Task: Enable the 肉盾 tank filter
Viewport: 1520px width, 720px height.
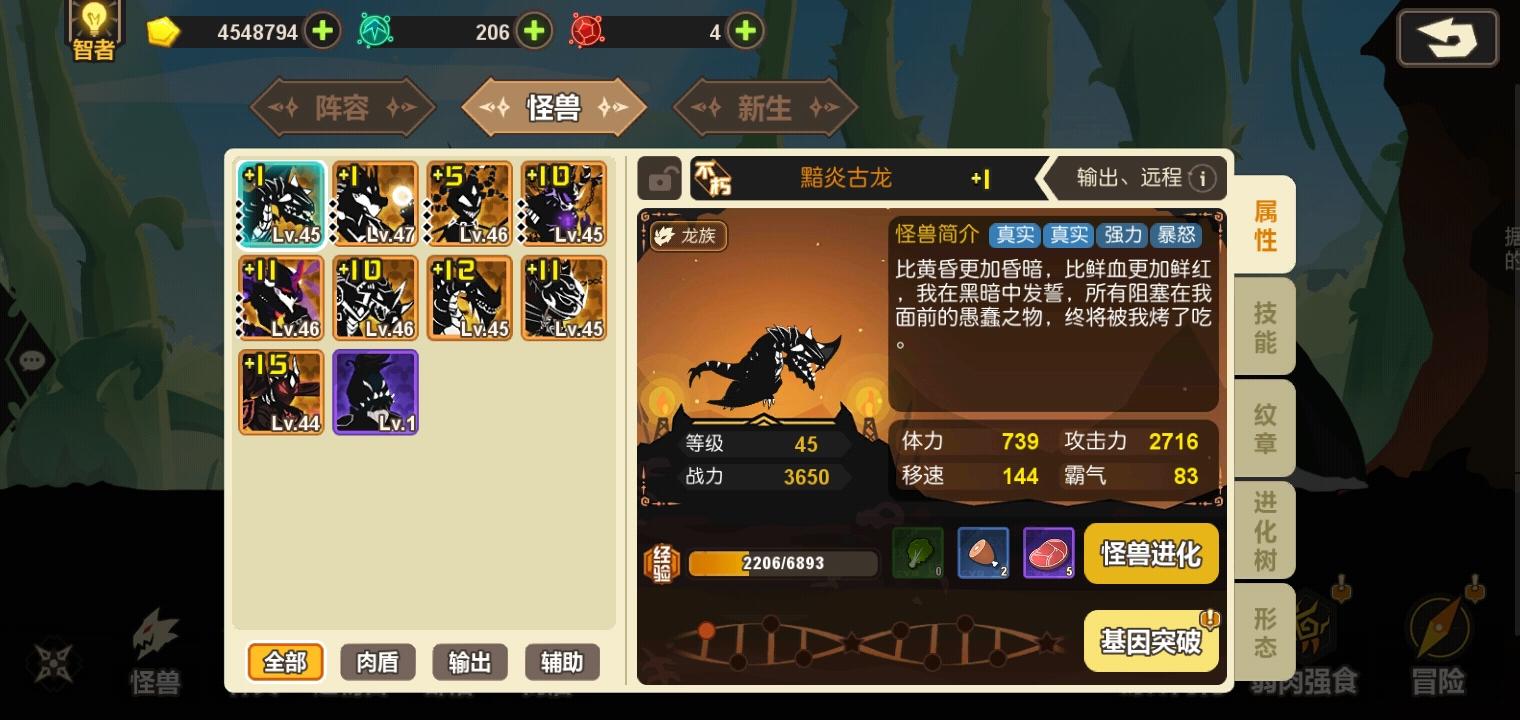Action: pyautogui.click(x=377, y=662)
